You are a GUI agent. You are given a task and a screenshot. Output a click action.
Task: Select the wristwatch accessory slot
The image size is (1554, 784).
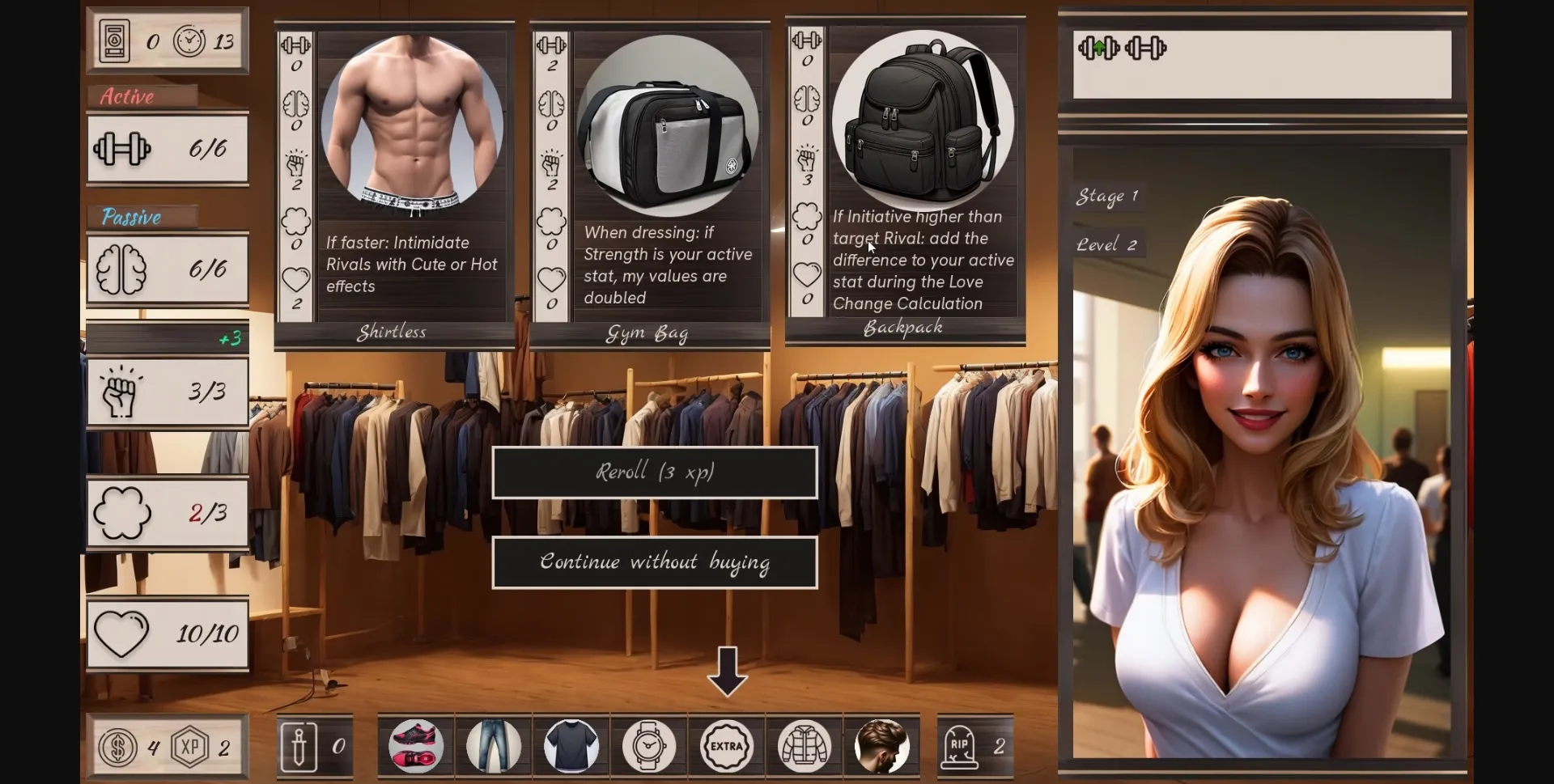point(647,746)
